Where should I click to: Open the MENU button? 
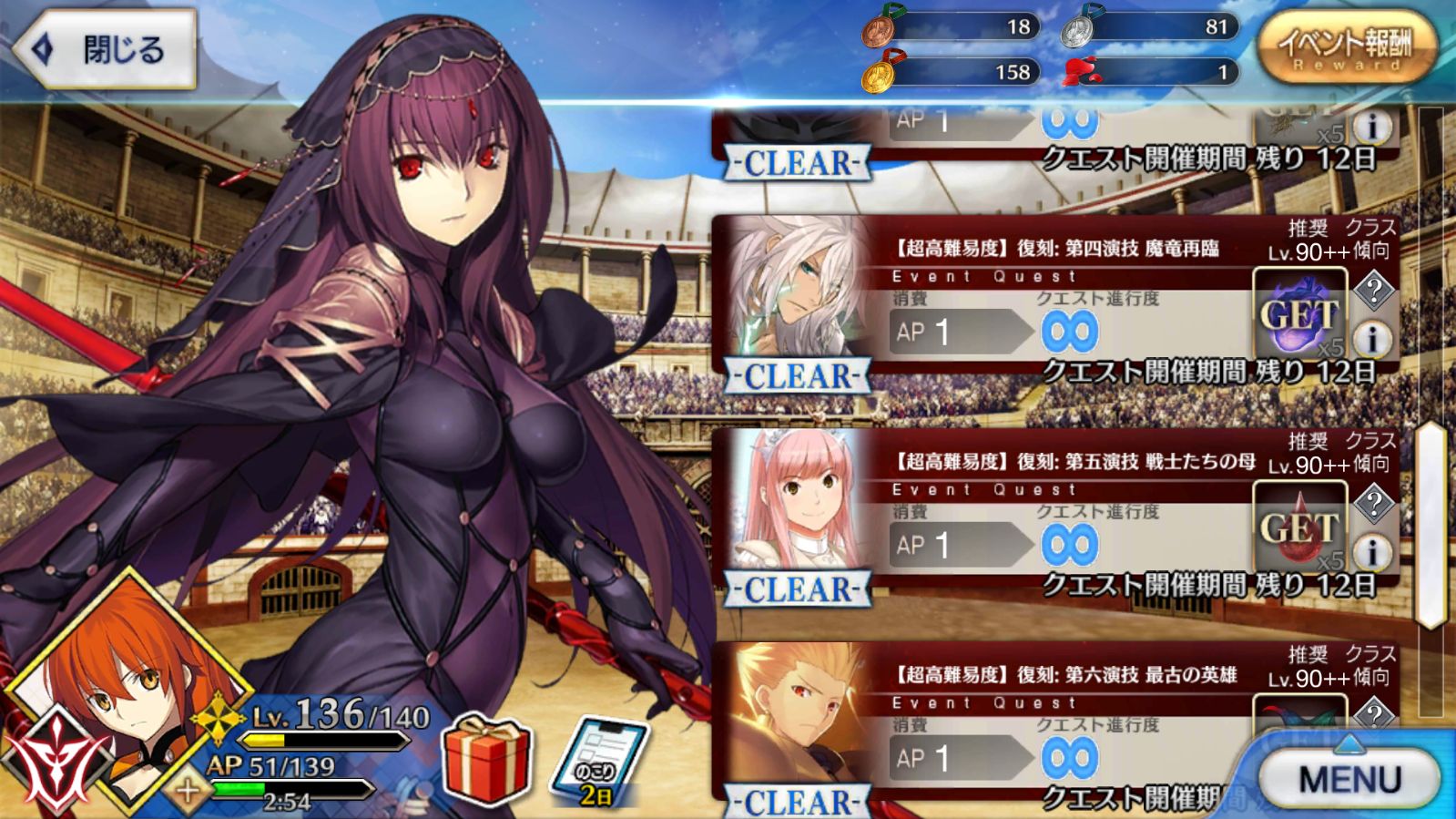pyautogui.click(x=1349, y=779)
